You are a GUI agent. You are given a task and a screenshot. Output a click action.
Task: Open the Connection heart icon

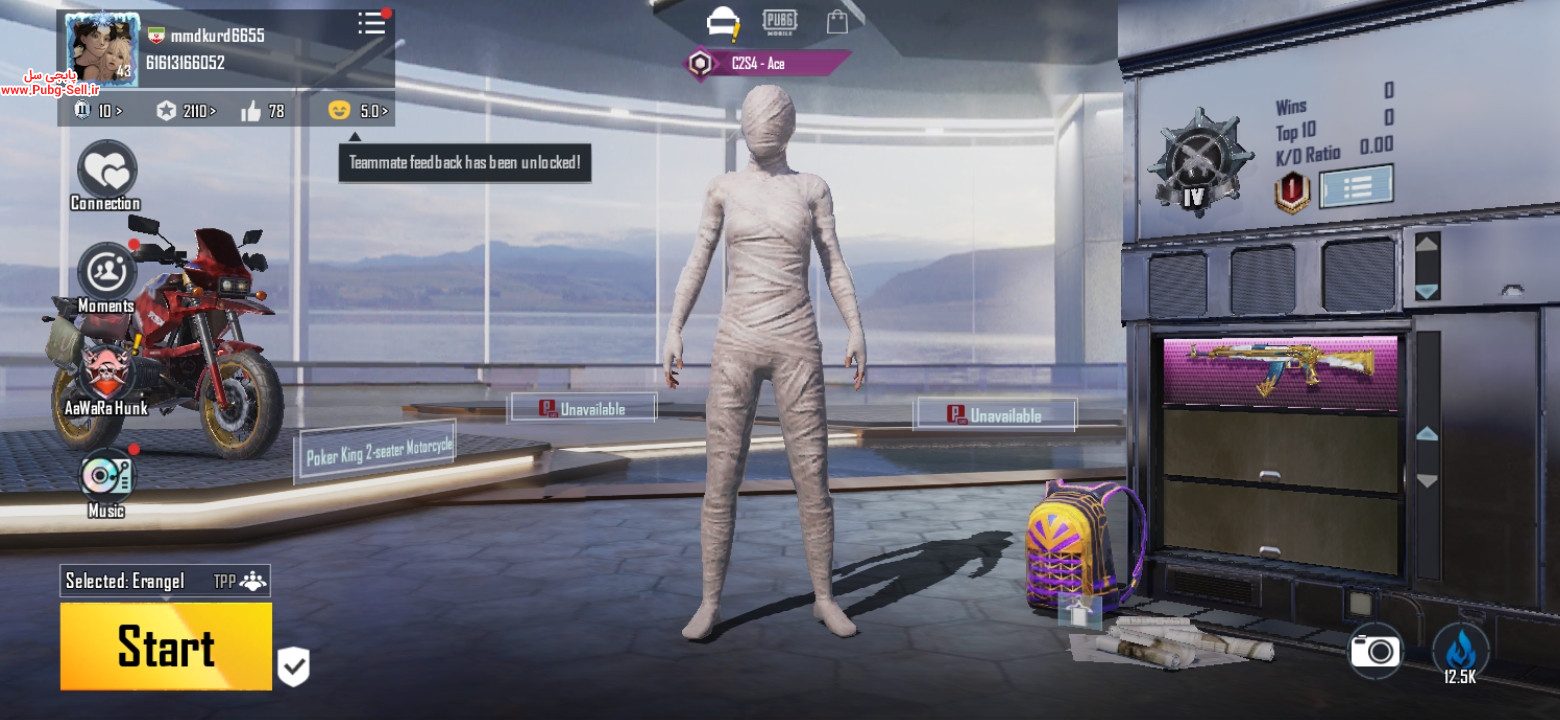tap(106, 172)
